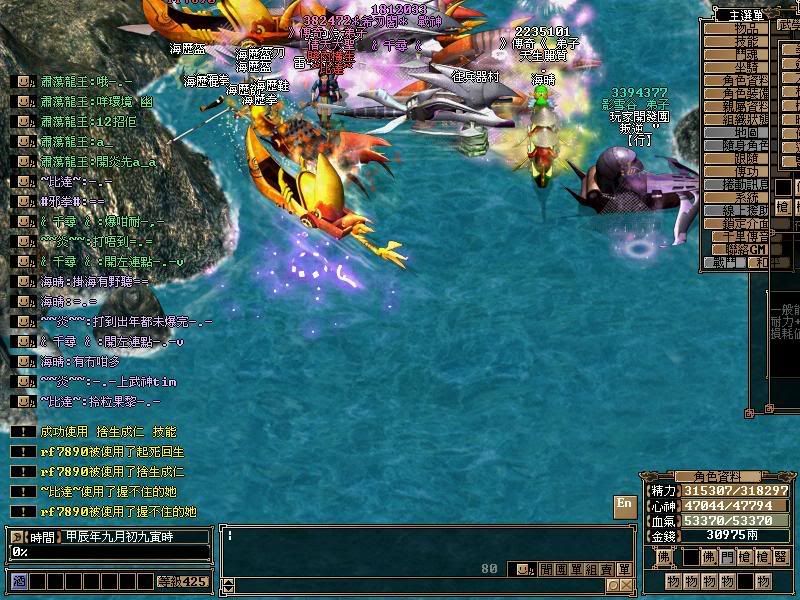
Task: Open 角色資料 in the main menu list
Action: pos(744,80)
